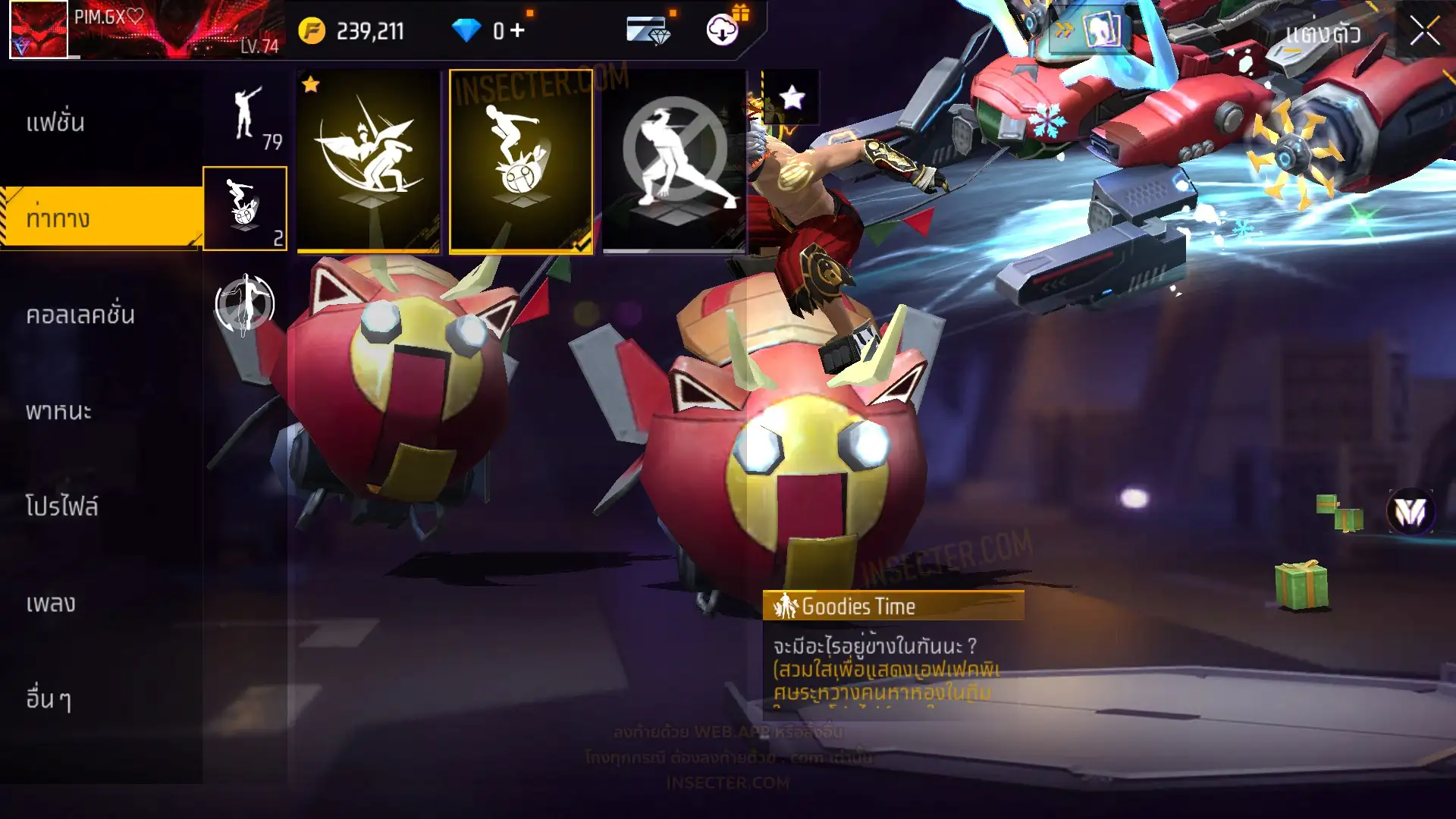
Task: Show the emote sub-tab with 79 items
Action: [246, 116]
